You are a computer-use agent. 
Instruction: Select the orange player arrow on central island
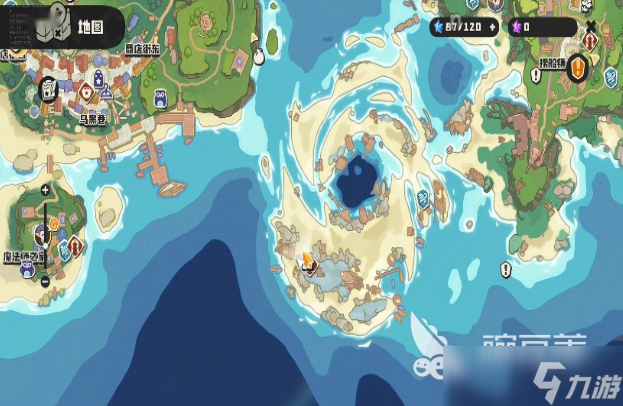pyautogui.click(x=308, y=262)
